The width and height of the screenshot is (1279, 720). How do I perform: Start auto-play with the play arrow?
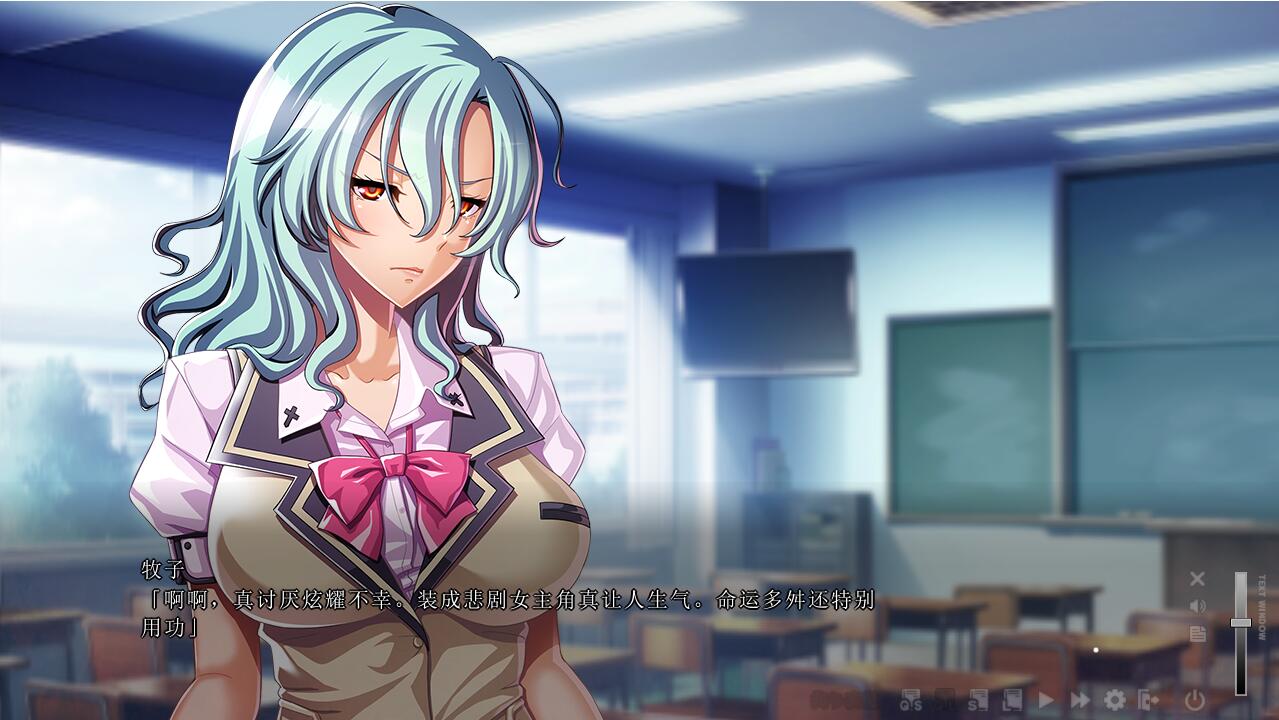(x=1046, y=700)
